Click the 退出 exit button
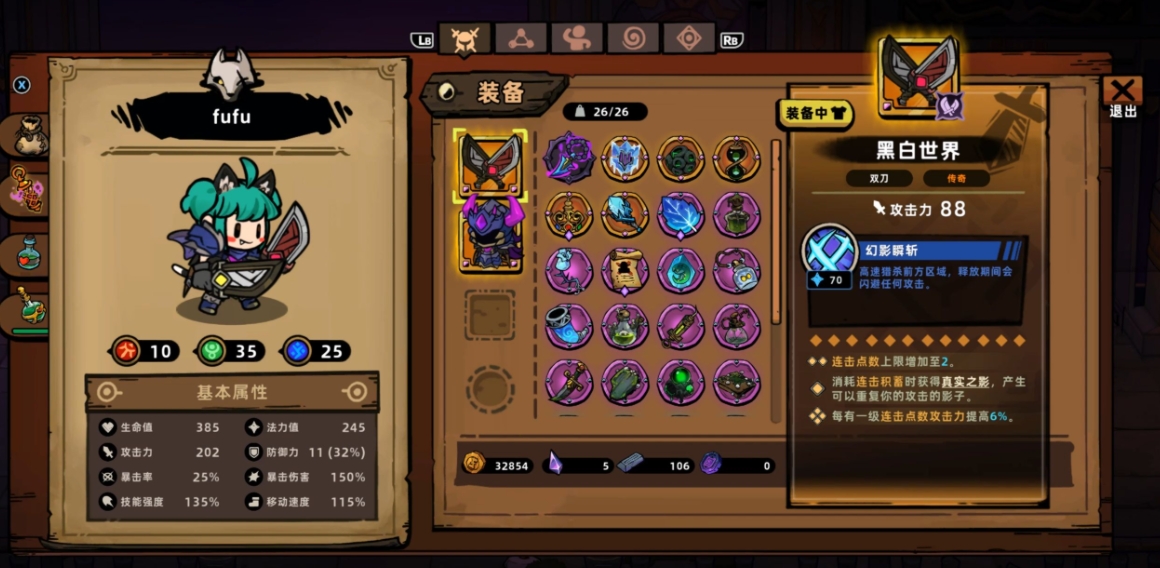Image resolution: width=1160 pixels, height=568 pixels. pos(1122,97)
